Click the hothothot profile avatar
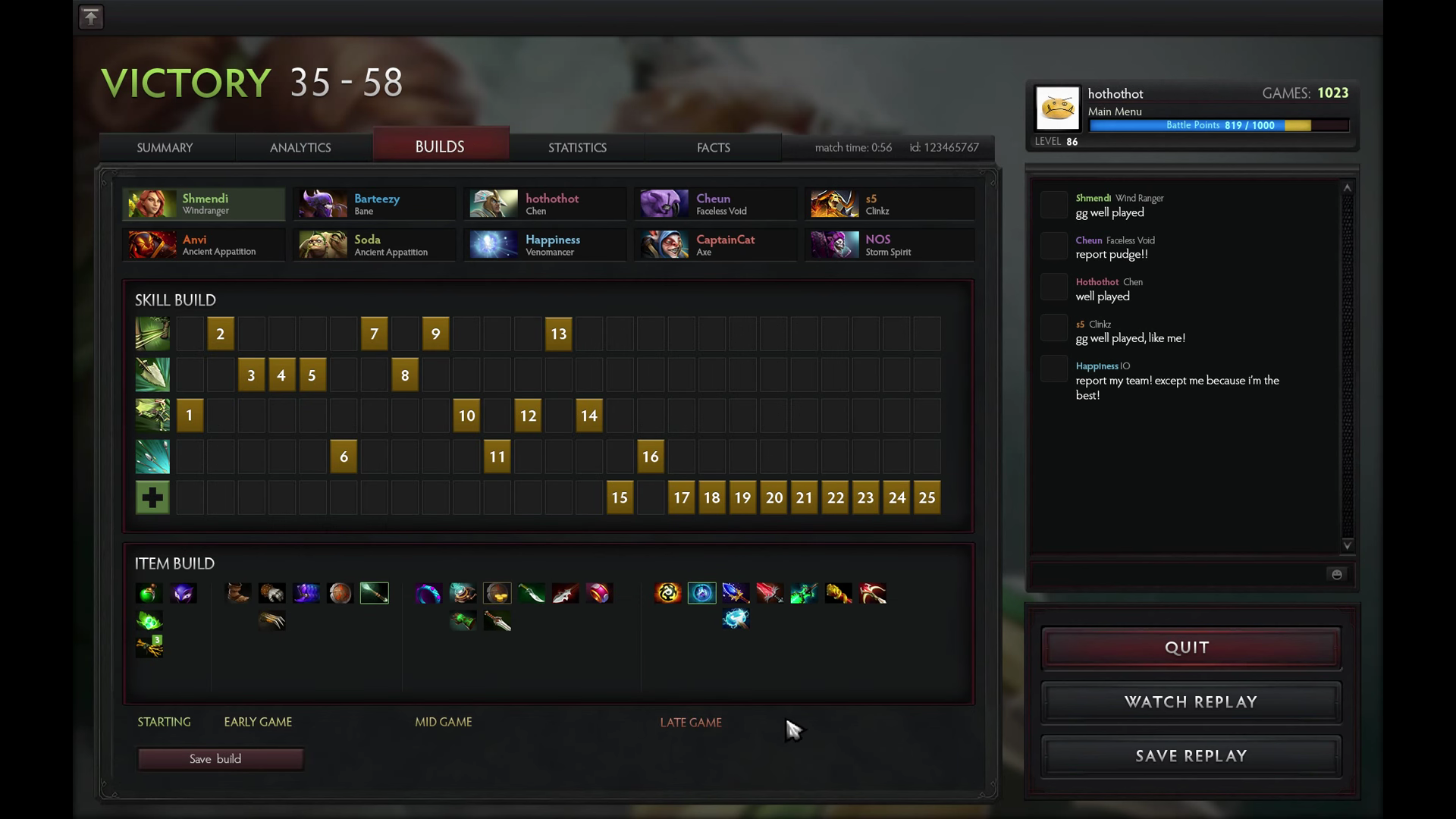The width and height of the screenshot is (1456, 819). click(x=1058, y=108)
